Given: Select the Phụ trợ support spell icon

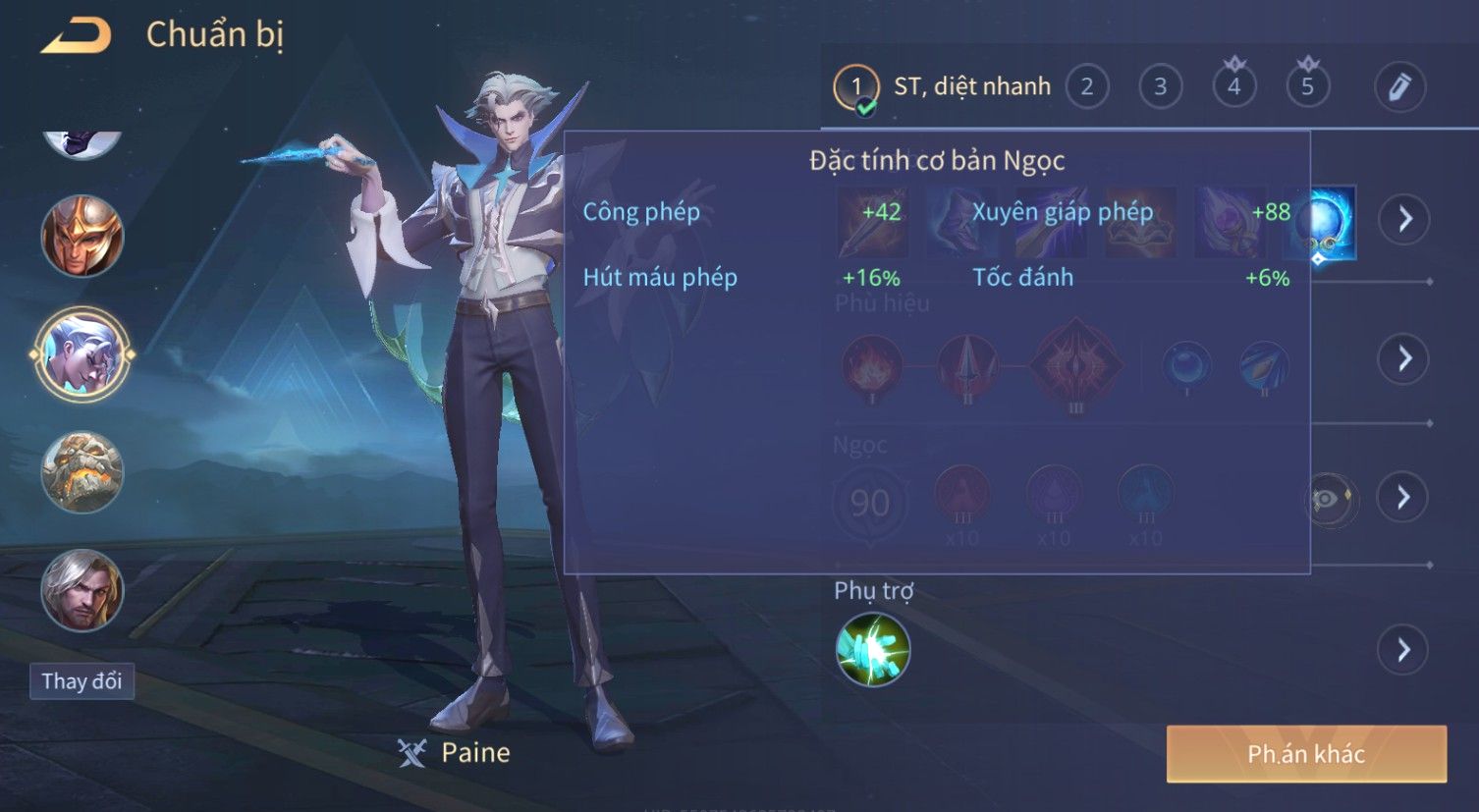Looking at the screenshot, I should click(x=873, y=650).
